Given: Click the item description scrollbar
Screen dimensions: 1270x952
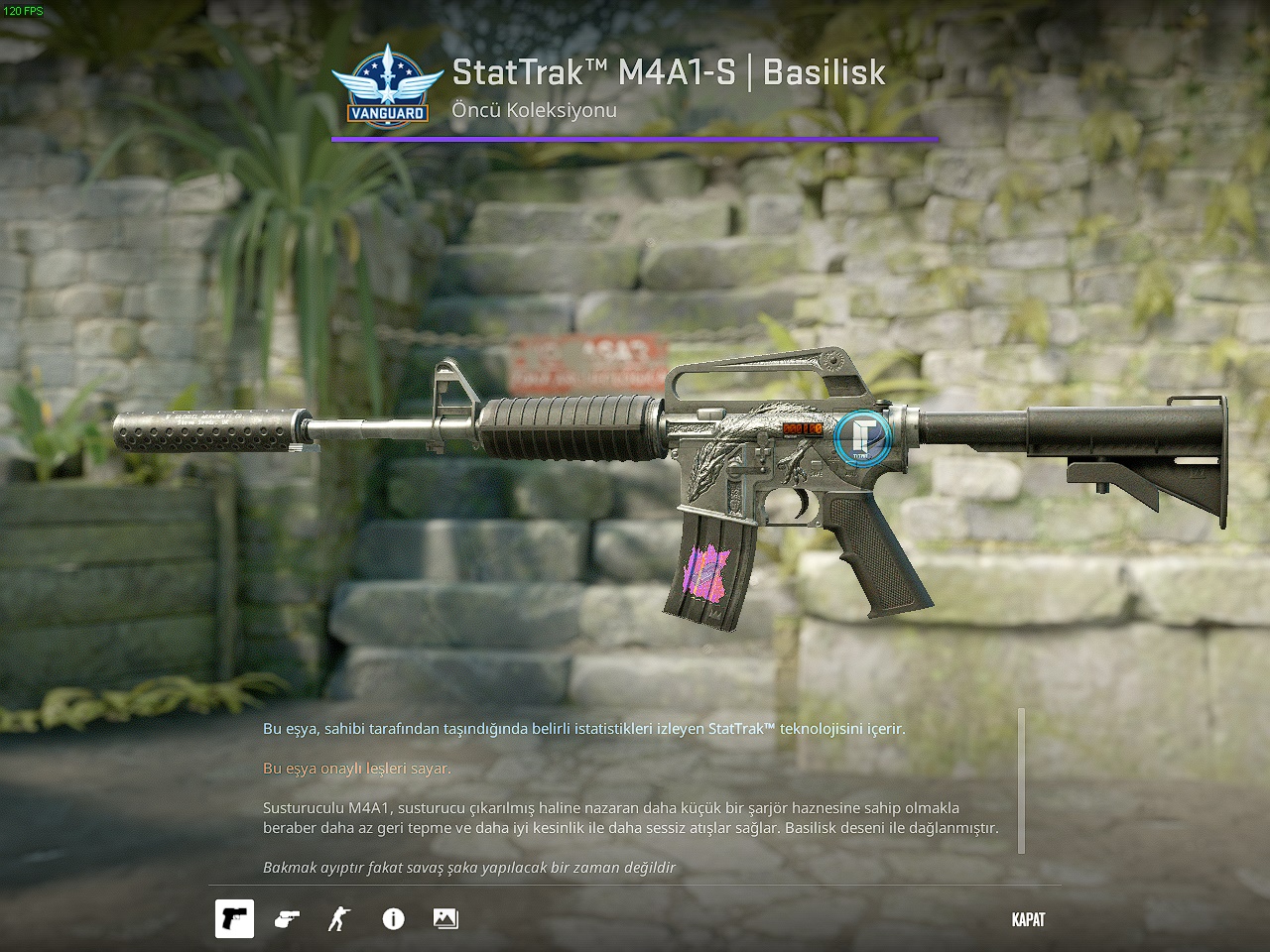Looking at the screenshot, I should pyautogui.click(x=1022, y=780).
